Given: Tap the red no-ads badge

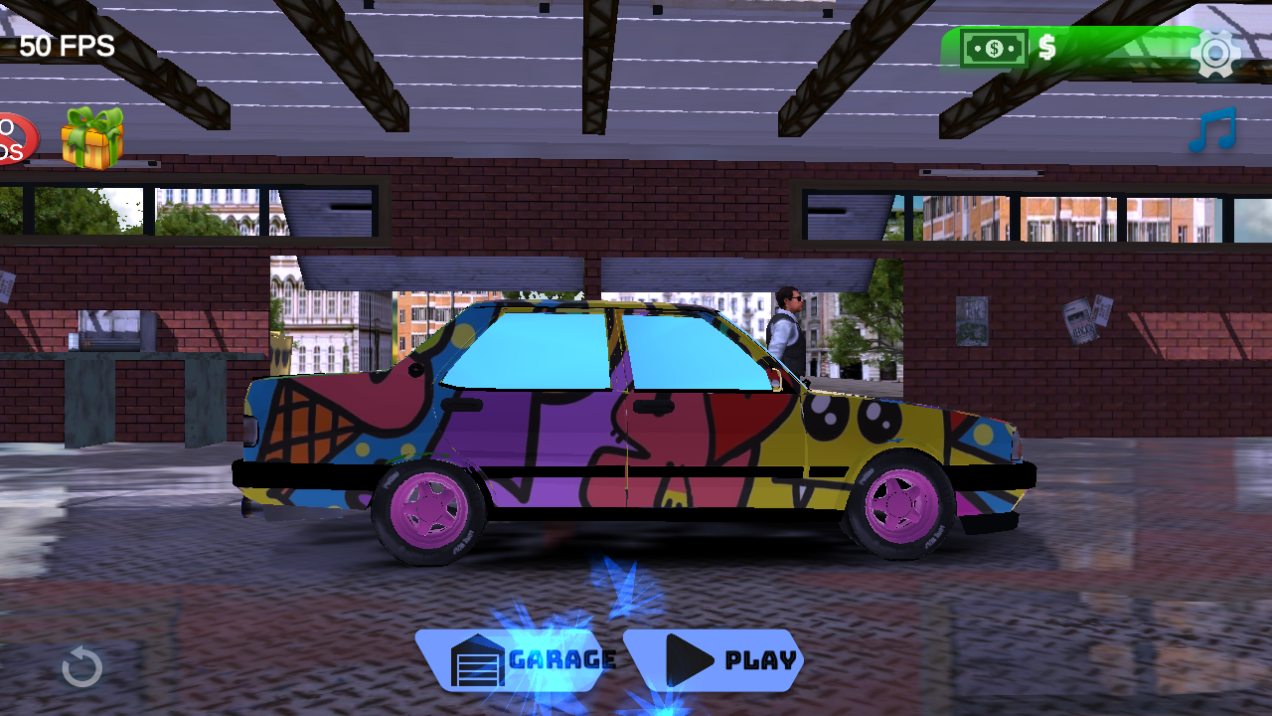Looking at the screenshot, I should [15, 139].
